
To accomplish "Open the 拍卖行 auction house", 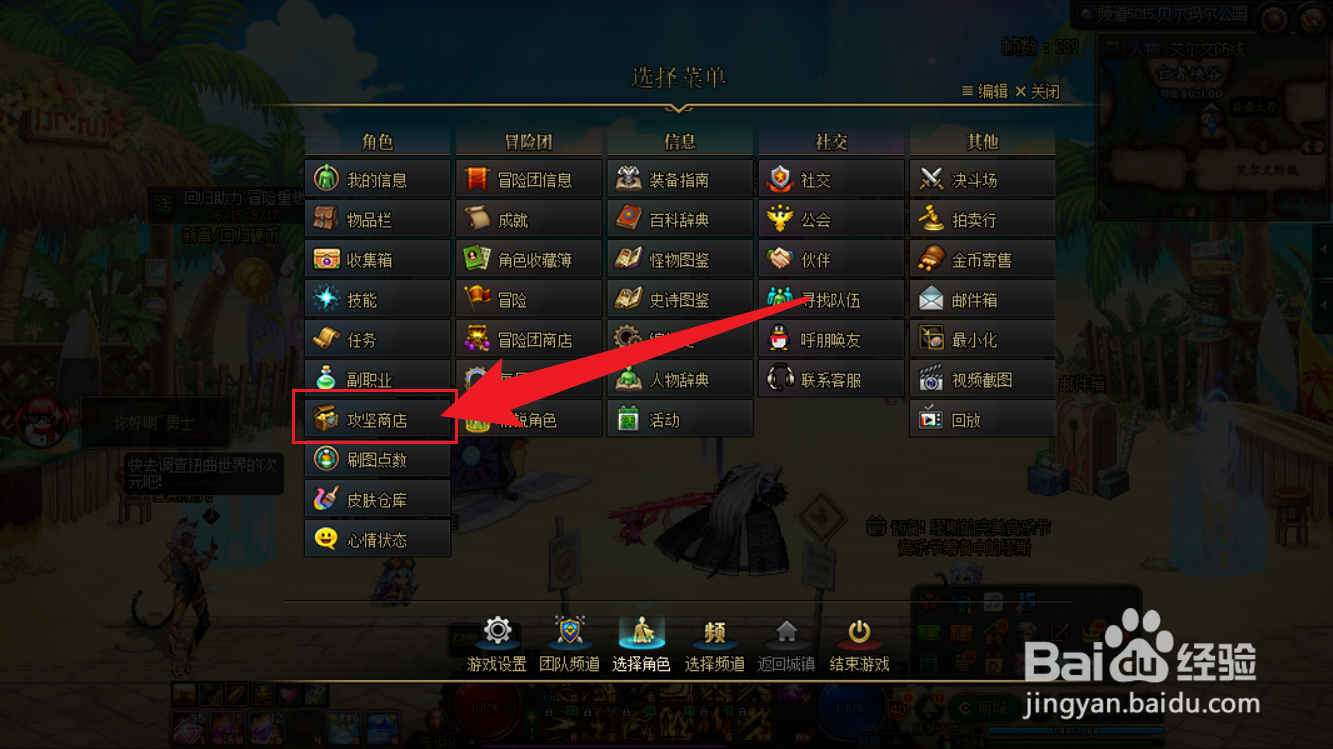I will 981,218.
